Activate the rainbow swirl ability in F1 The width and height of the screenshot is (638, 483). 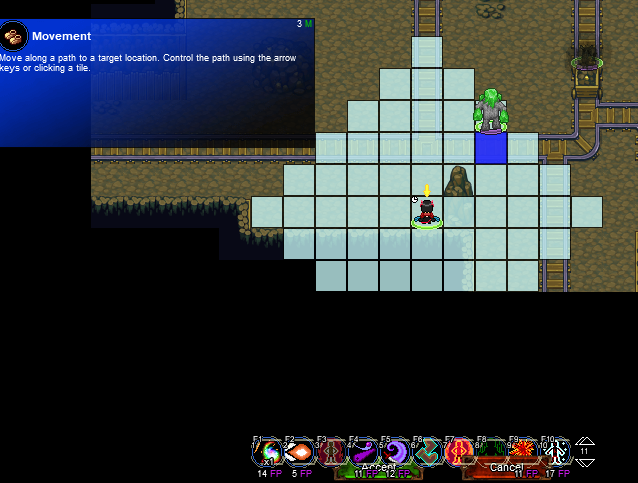click(x=267, y=452)
